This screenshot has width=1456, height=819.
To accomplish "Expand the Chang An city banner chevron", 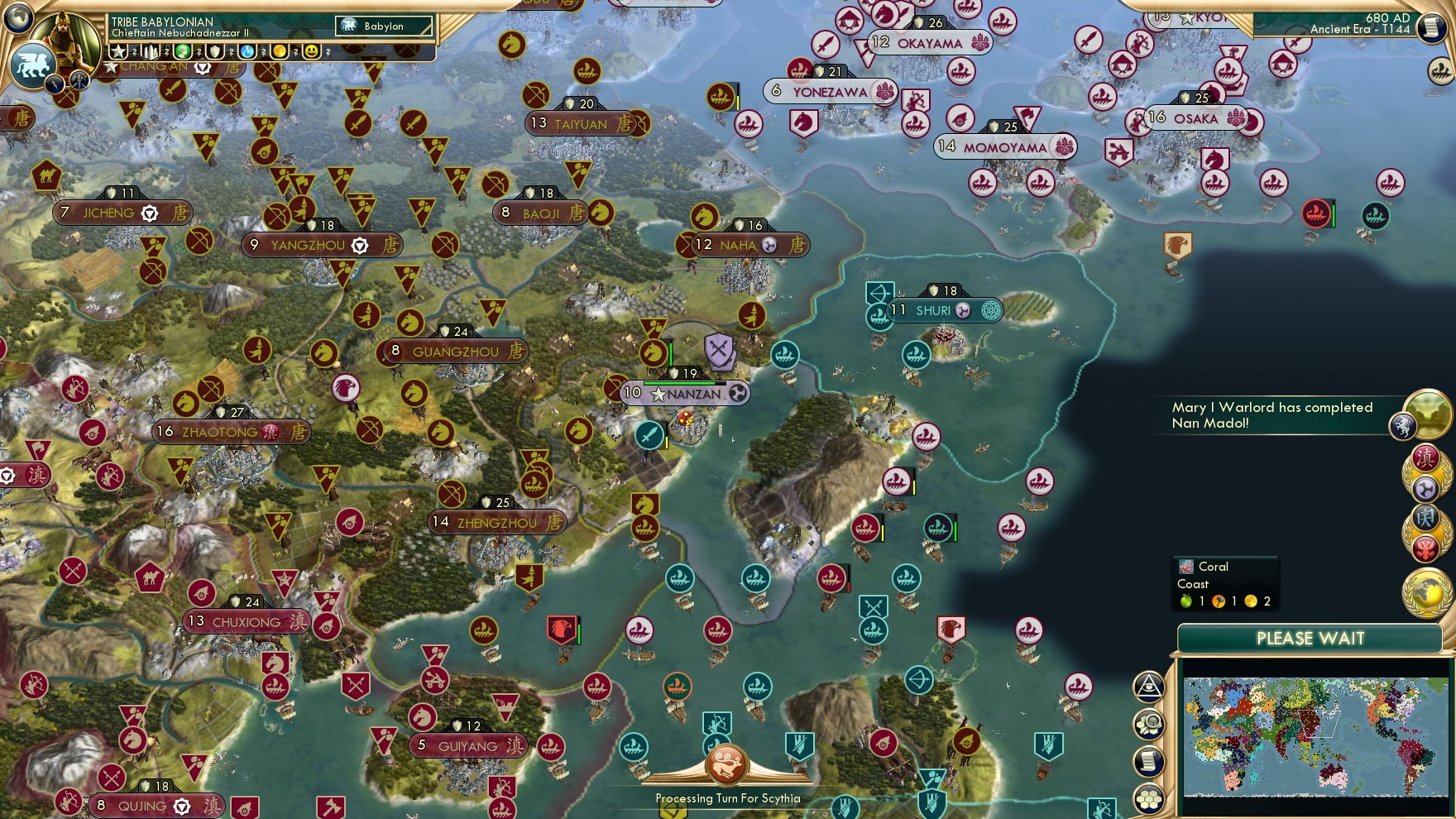I will coord(203,69).
